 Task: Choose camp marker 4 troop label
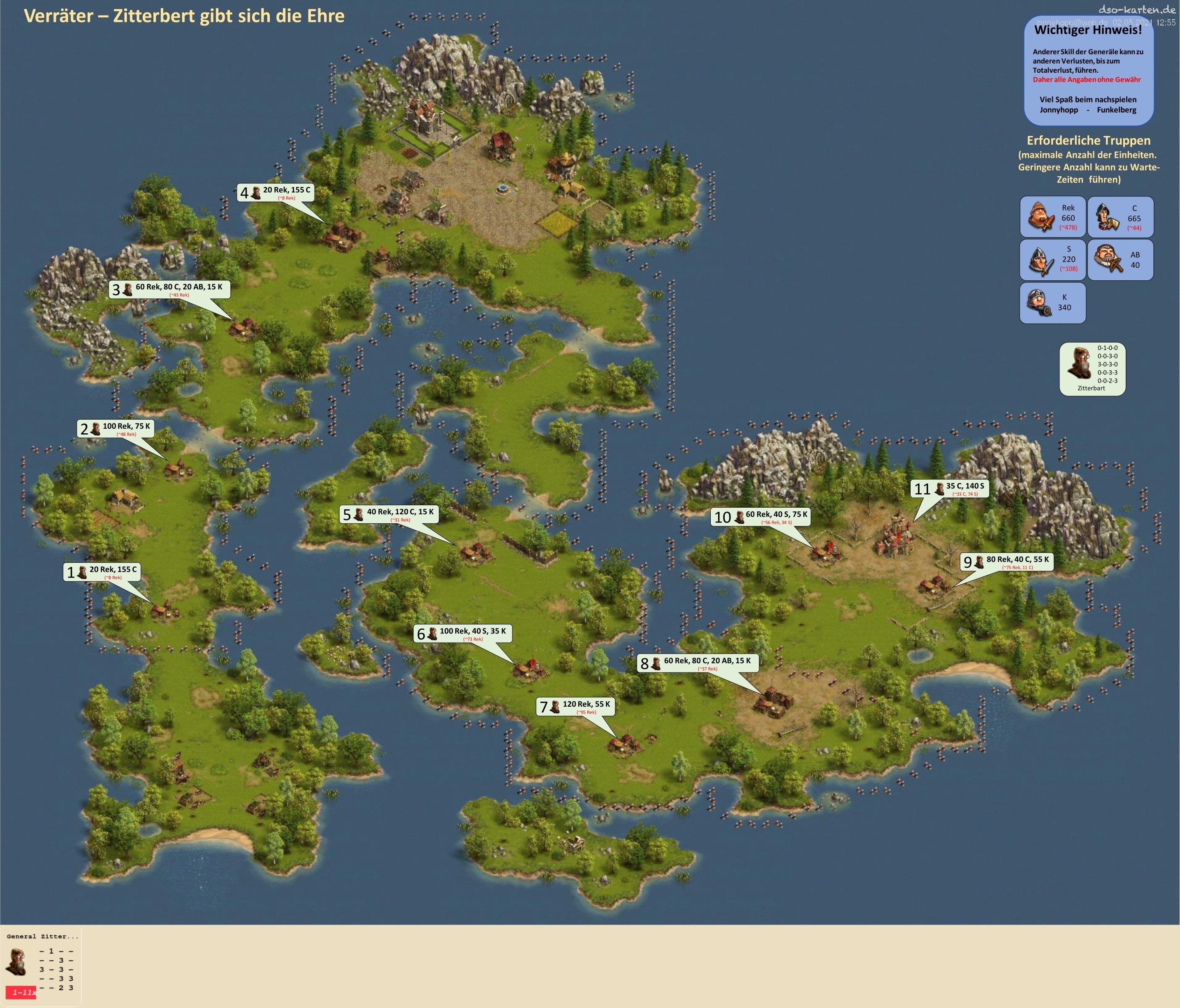coord(276,192)
